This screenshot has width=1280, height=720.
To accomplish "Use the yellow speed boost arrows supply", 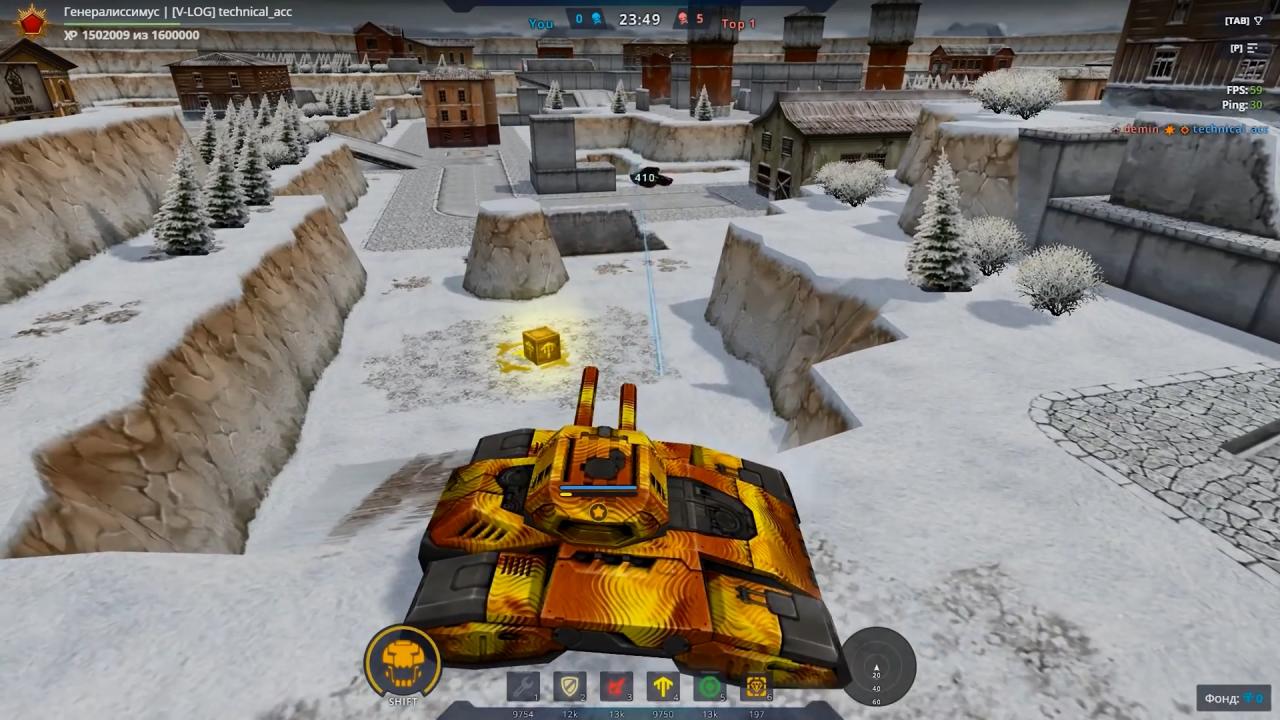I will 663,687.
